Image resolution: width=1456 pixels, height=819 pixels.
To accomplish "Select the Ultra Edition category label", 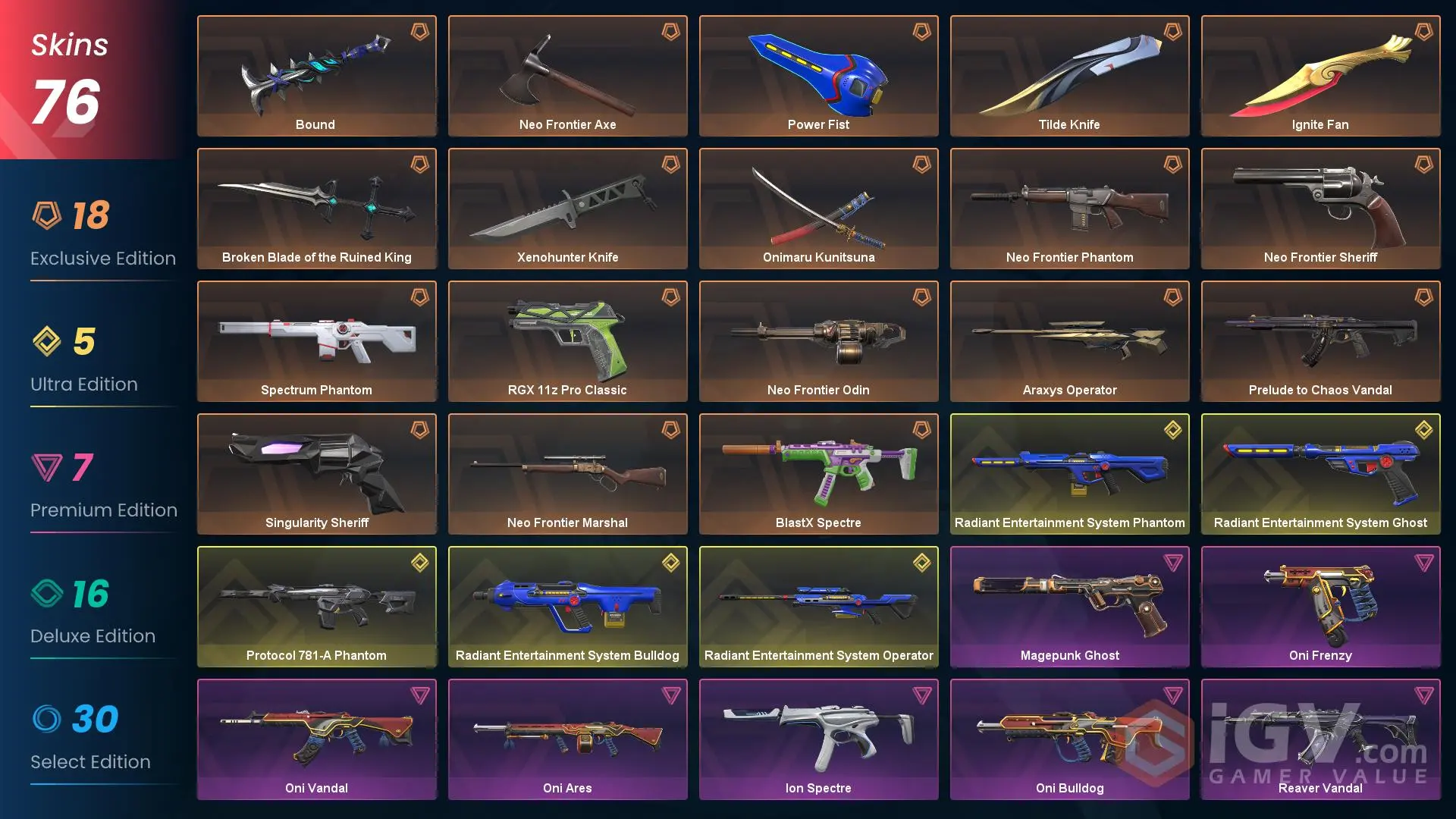I will [x=83, y=384].
